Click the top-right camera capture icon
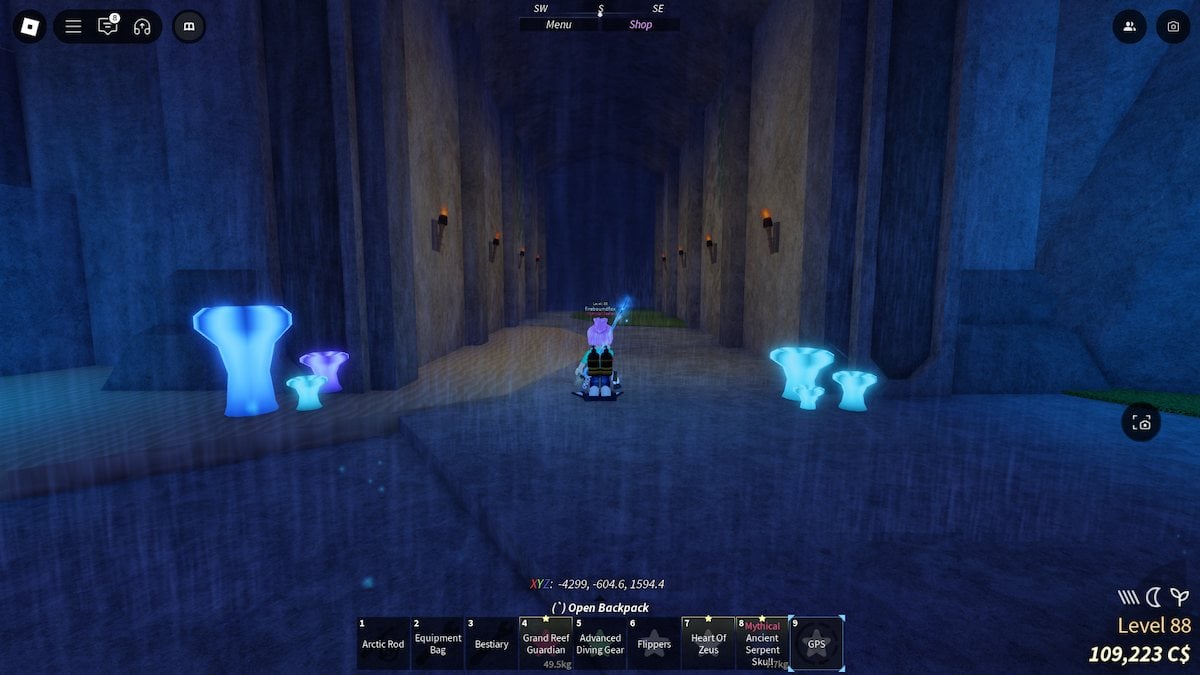This screenshot has width=1200, height=675. pos(1173,27)
